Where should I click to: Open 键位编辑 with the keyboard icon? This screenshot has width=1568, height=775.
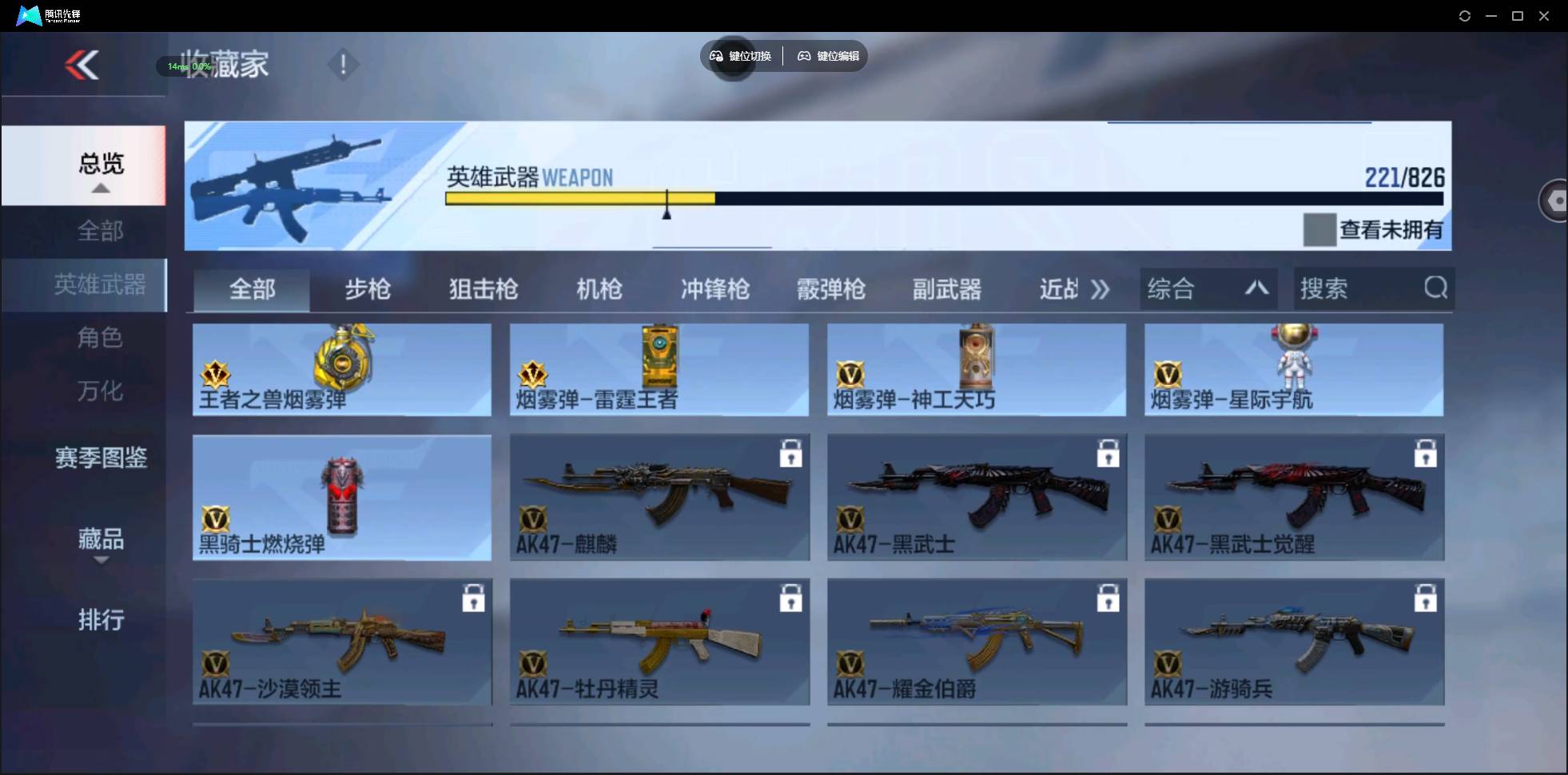point(804,56)
